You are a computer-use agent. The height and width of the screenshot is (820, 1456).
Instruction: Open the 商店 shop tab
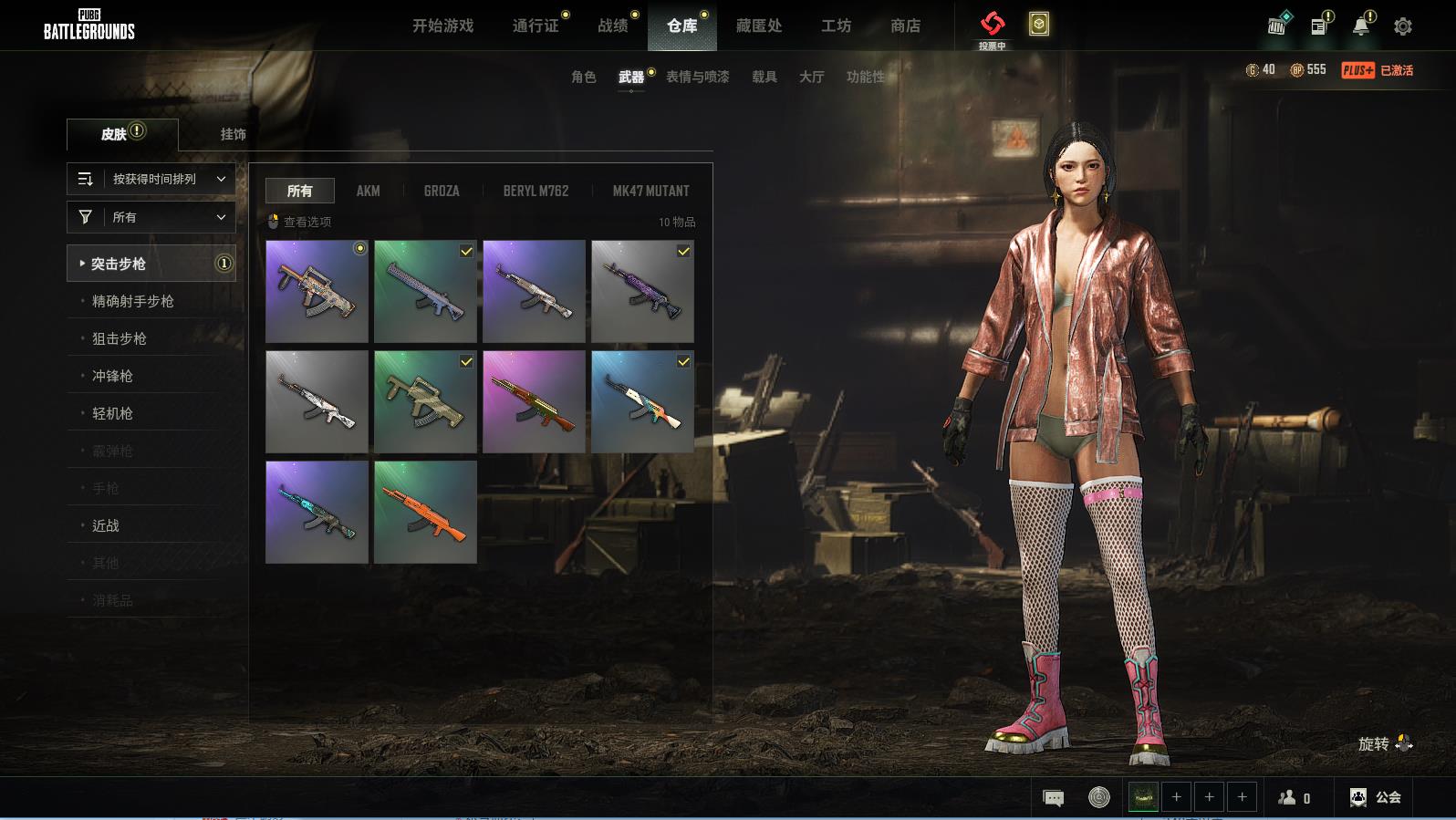click(905, 26)
